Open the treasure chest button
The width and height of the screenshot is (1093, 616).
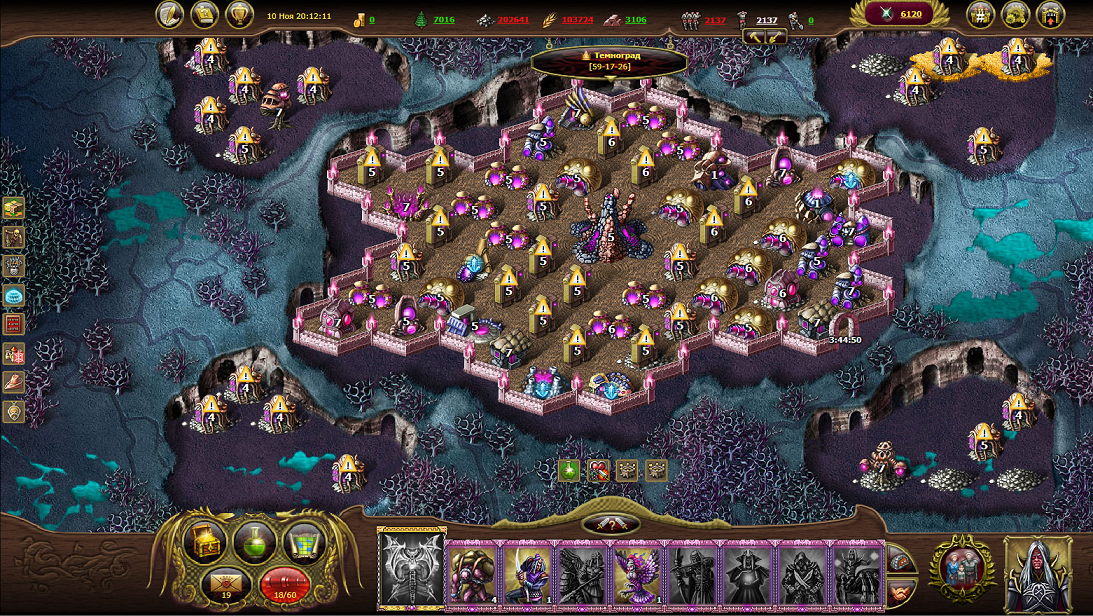[x=203, y=543]
